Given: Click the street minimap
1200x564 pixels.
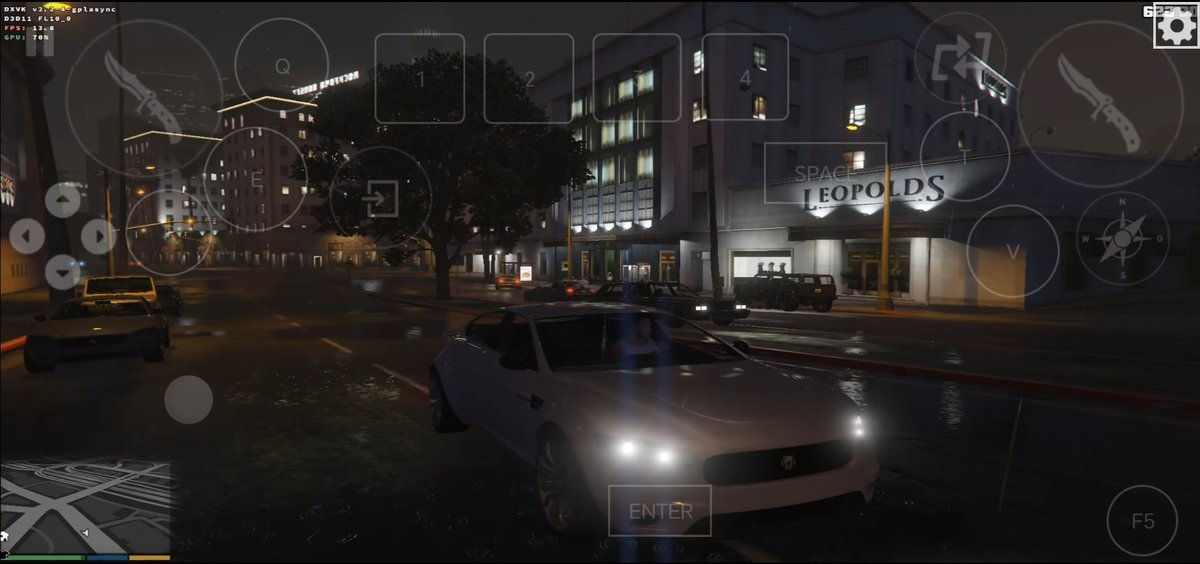Looking at the screenshot, I should (x=85, y=506).
